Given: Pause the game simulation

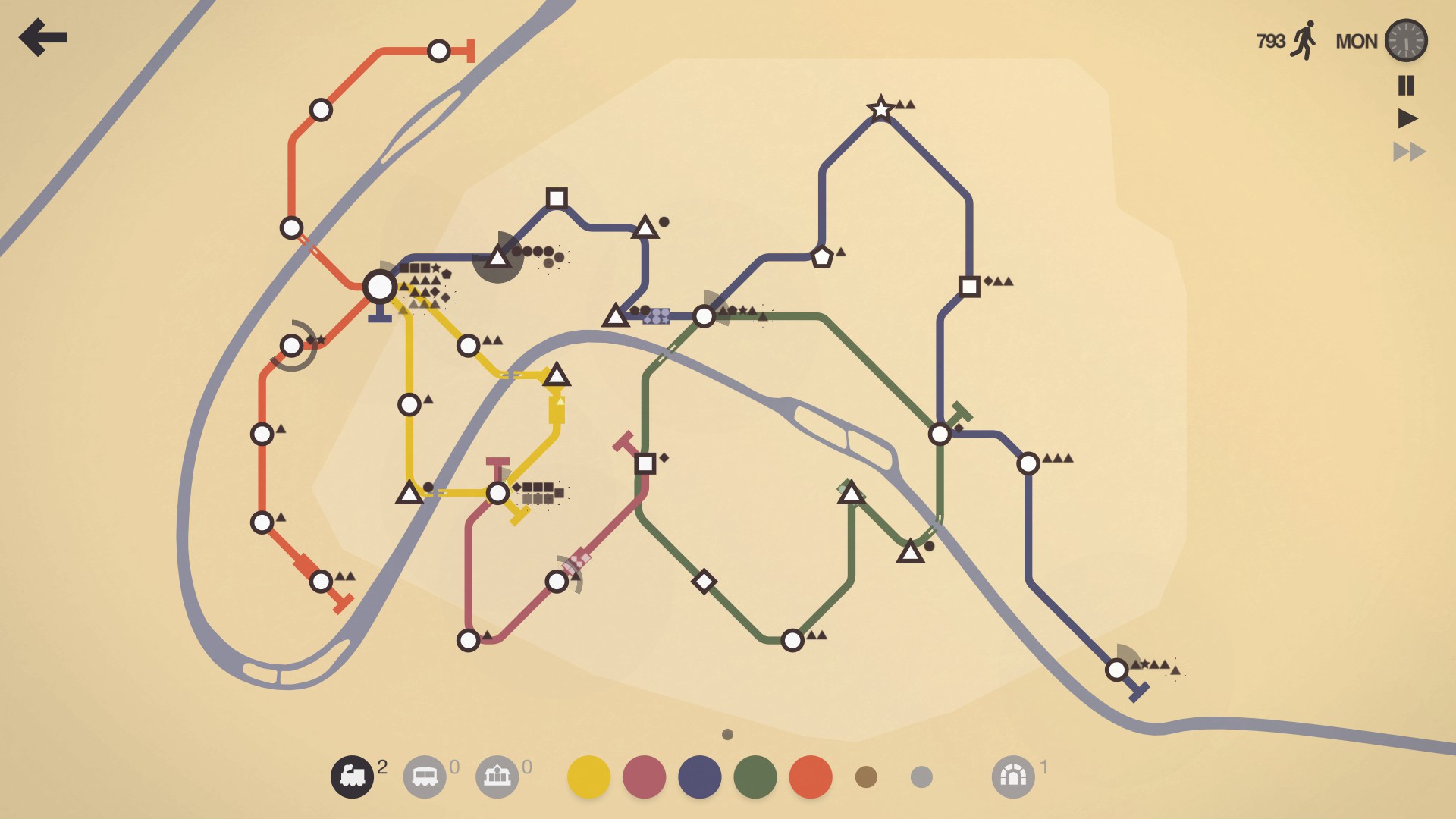Looking at the screenshot, I should (x=1407, y=86).
